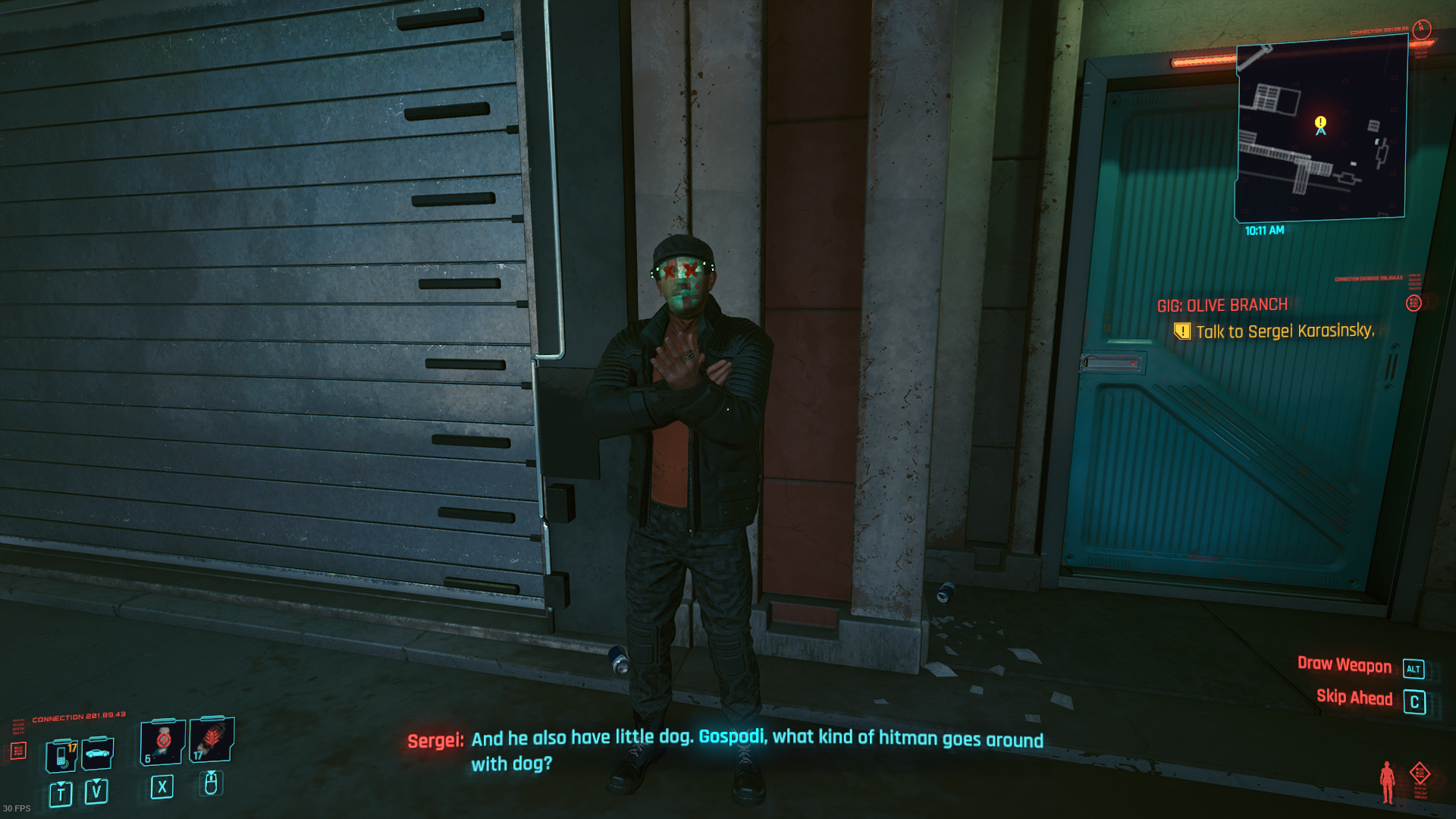Call your vehicle using the car icon
The height and width of the screenshot is (819, 1456).
[98, 753]
